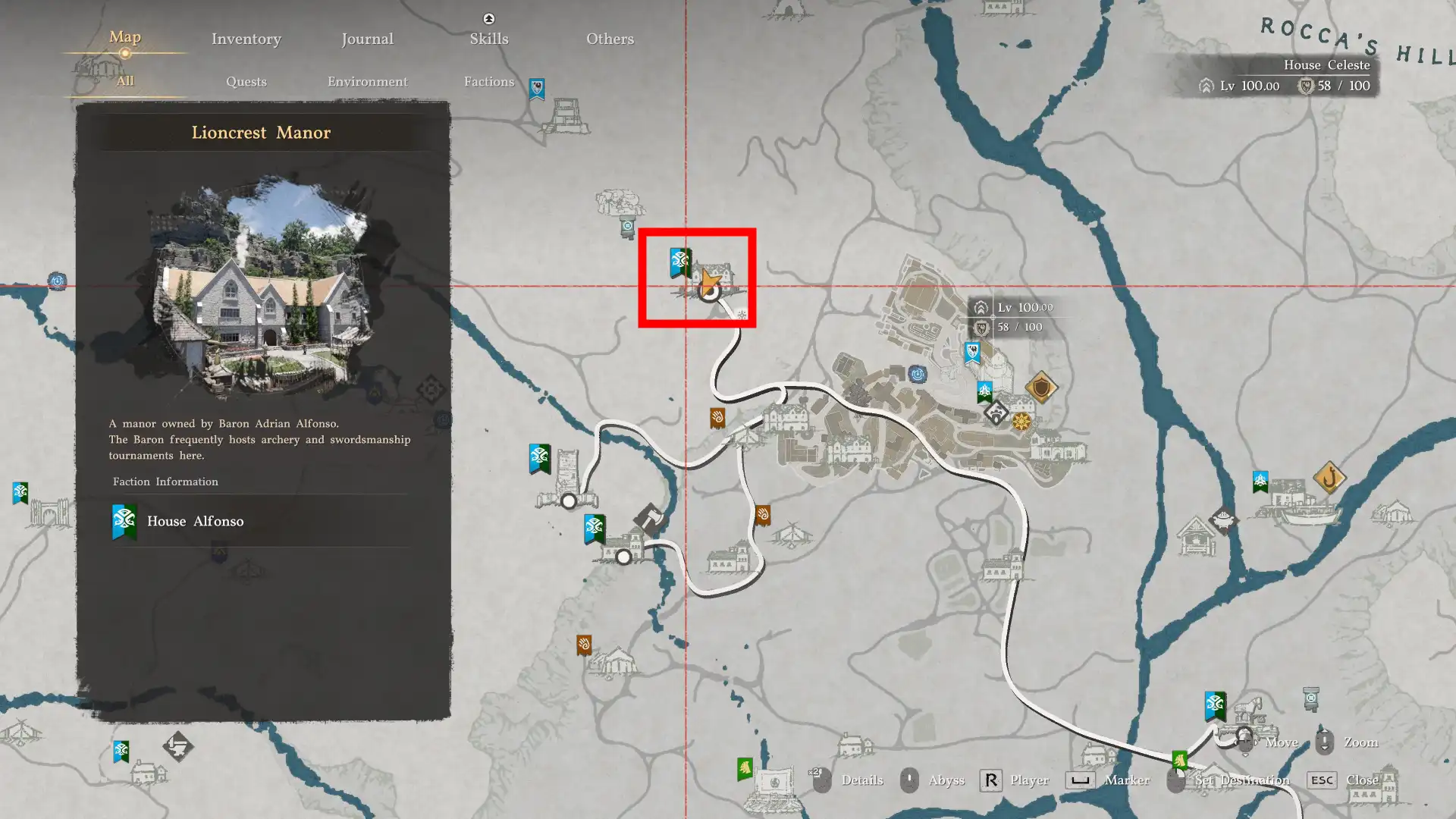Select the orange fishing hook map marker

click(x=1329, y=478)
